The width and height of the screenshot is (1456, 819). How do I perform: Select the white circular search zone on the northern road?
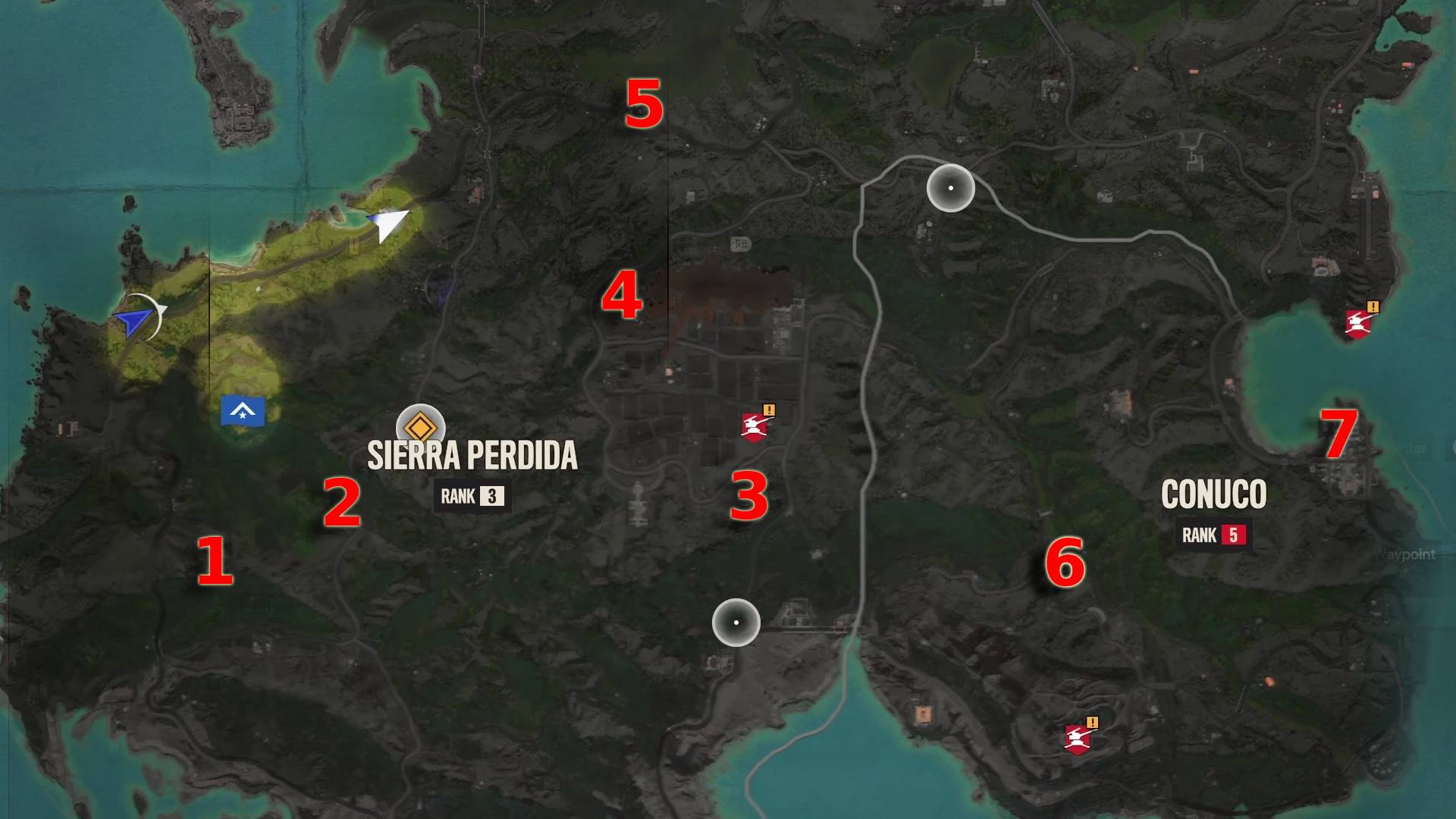[950, 187]
